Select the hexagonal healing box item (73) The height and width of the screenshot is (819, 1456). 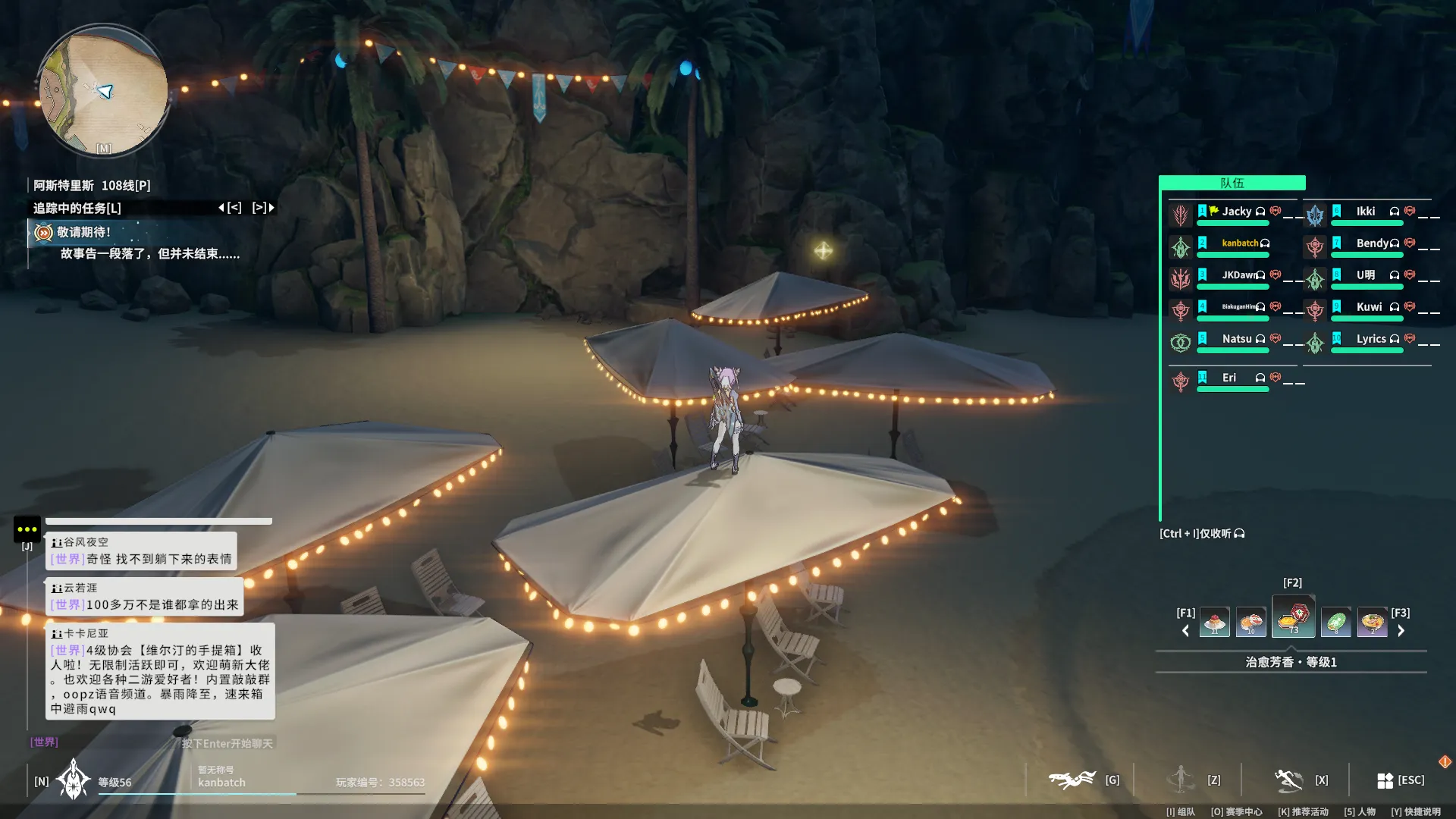coord(1294,617)
